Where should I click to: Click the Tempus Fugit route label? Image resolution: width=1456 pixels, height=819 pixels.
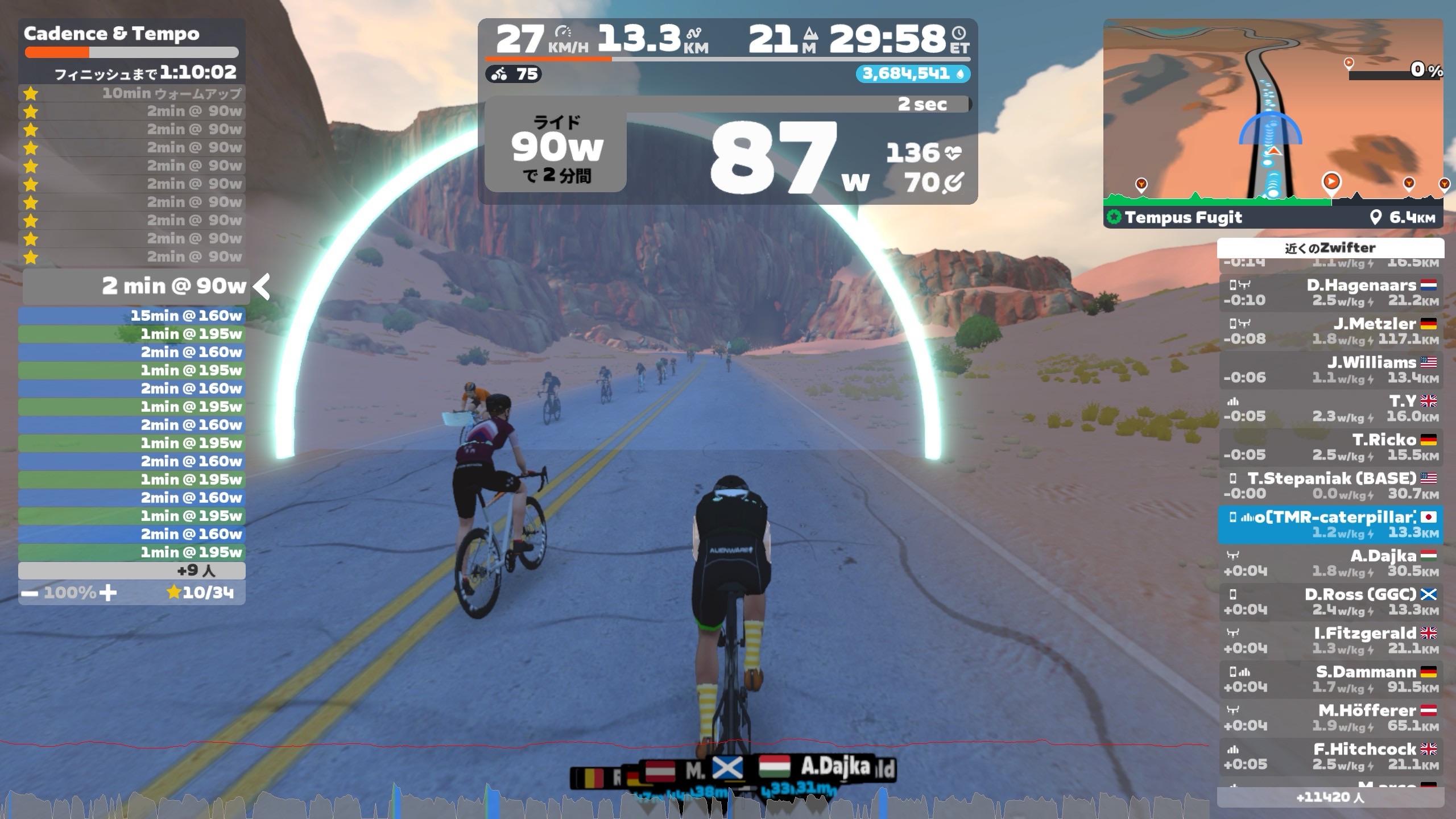(1183, 217)
